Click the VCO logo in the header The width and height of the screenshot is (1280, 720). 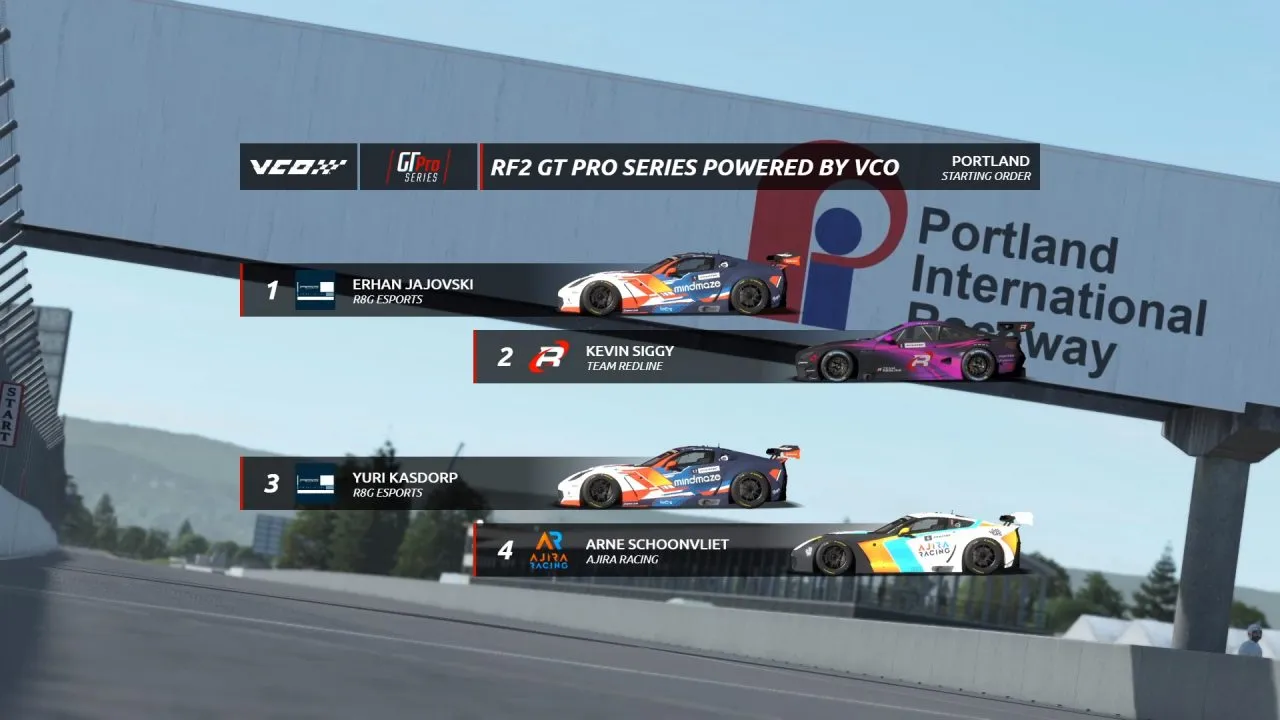(298, 167)
